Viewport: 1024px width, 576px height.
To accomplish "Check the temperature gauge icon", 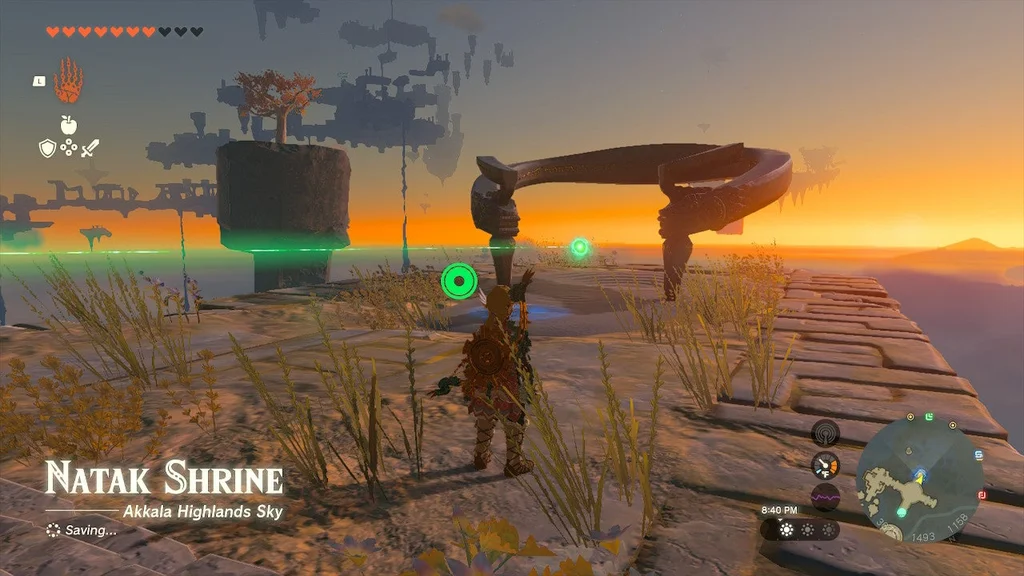I will [825, 465].
